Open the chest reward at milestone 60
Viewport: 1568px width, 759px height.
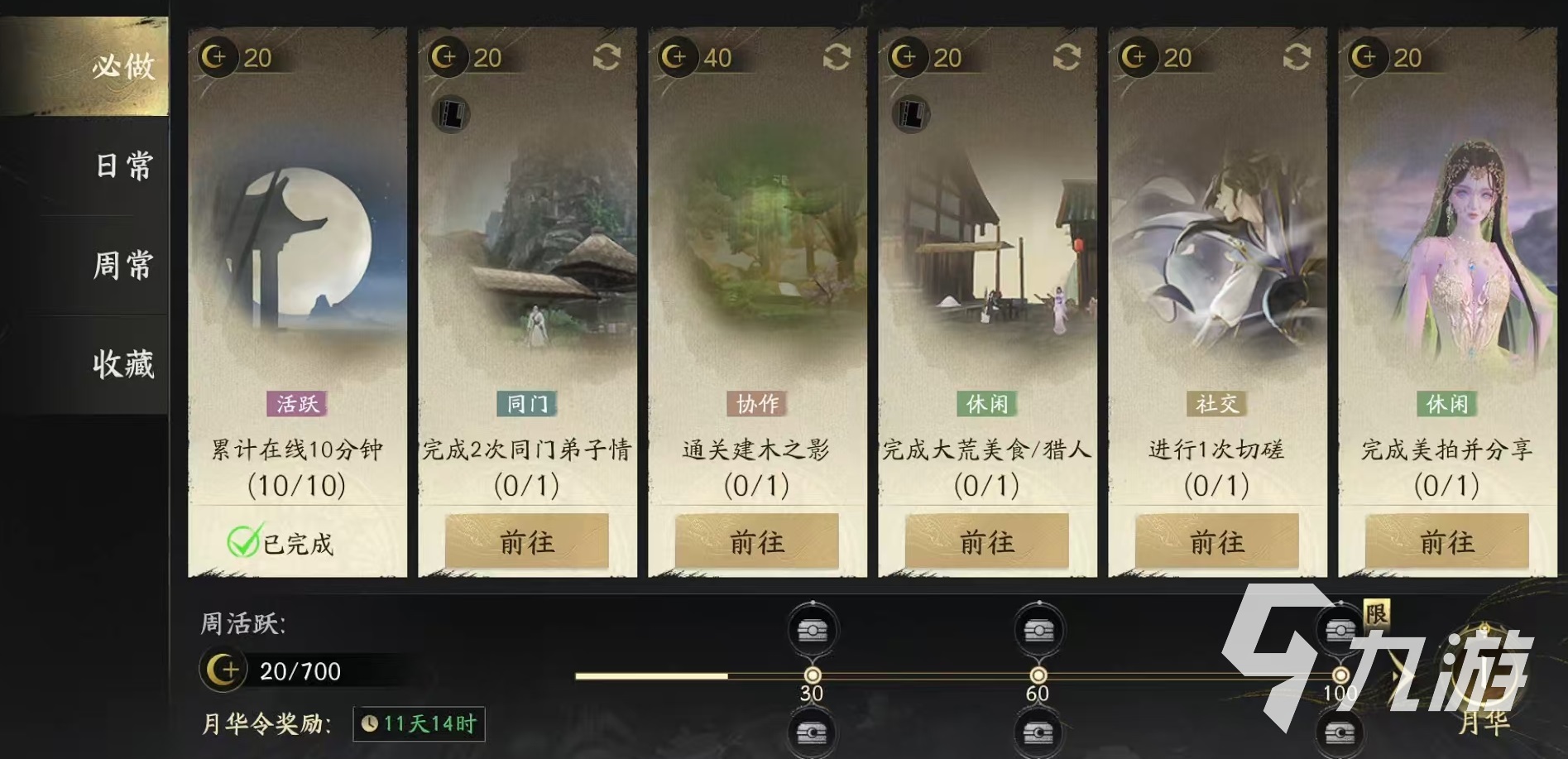1038,630
